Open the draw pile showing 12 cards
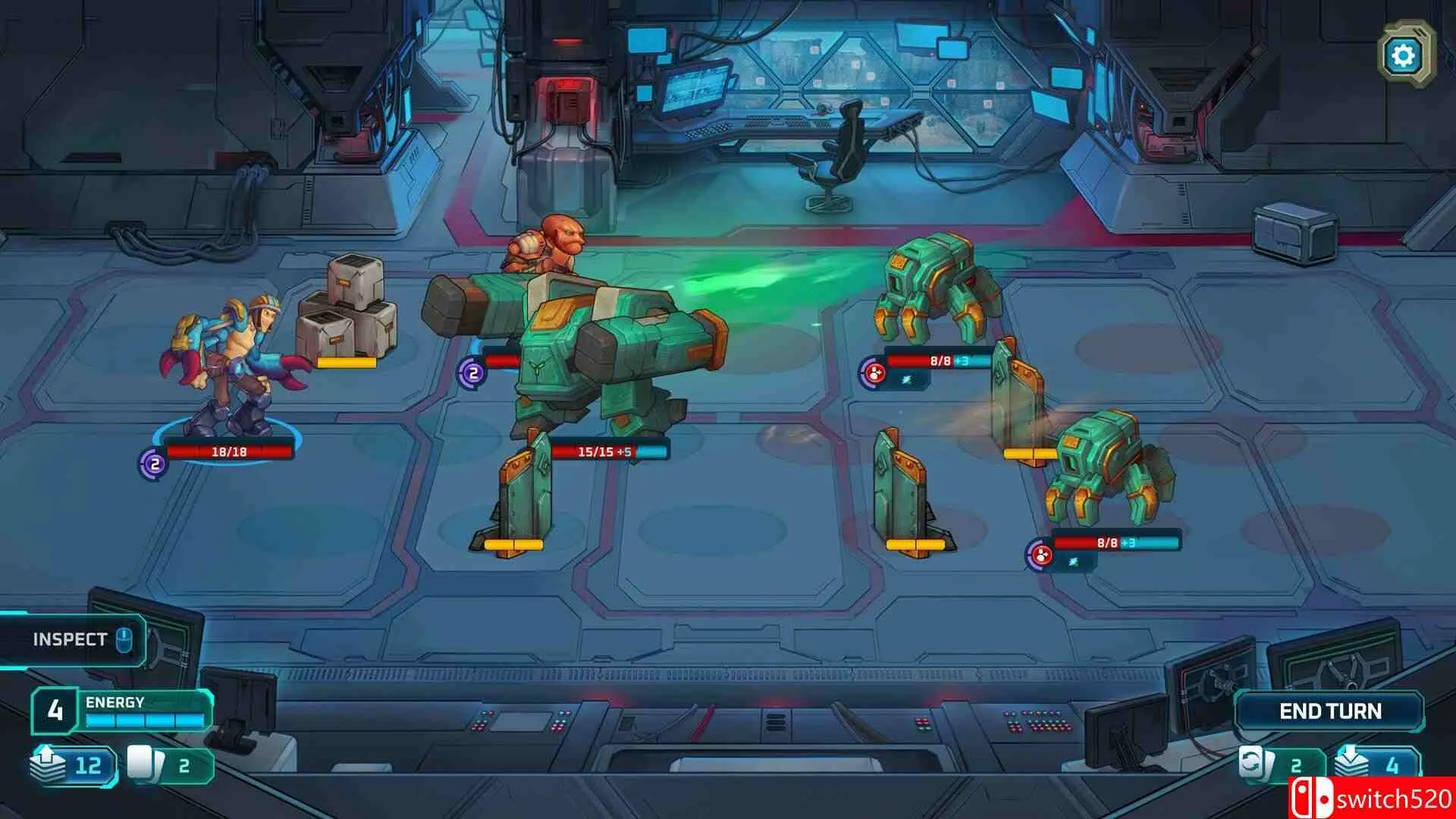 click(x=74, y=764)
